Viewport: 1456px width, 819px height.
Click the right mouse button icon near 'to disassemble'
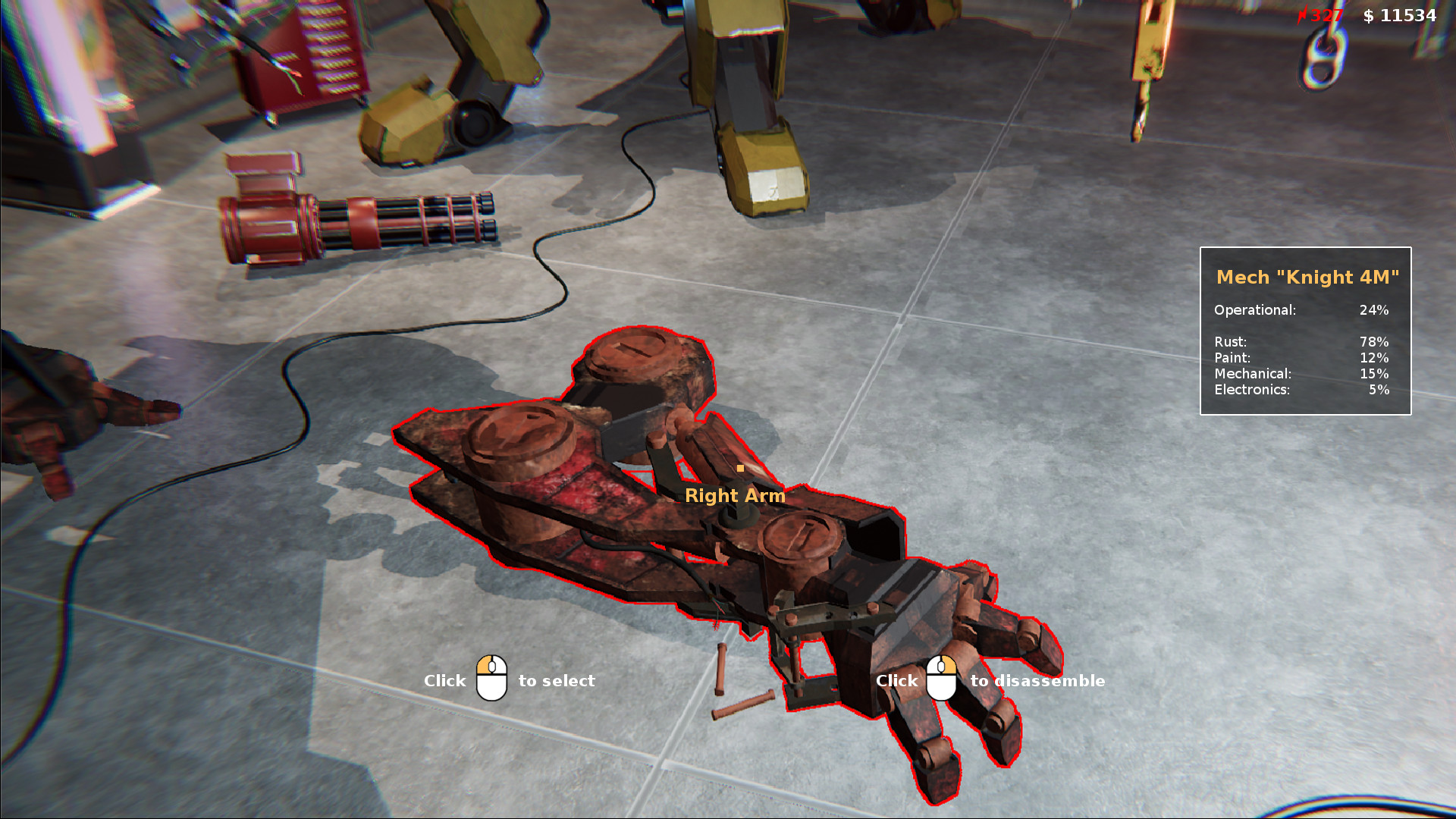coord(943,677)
